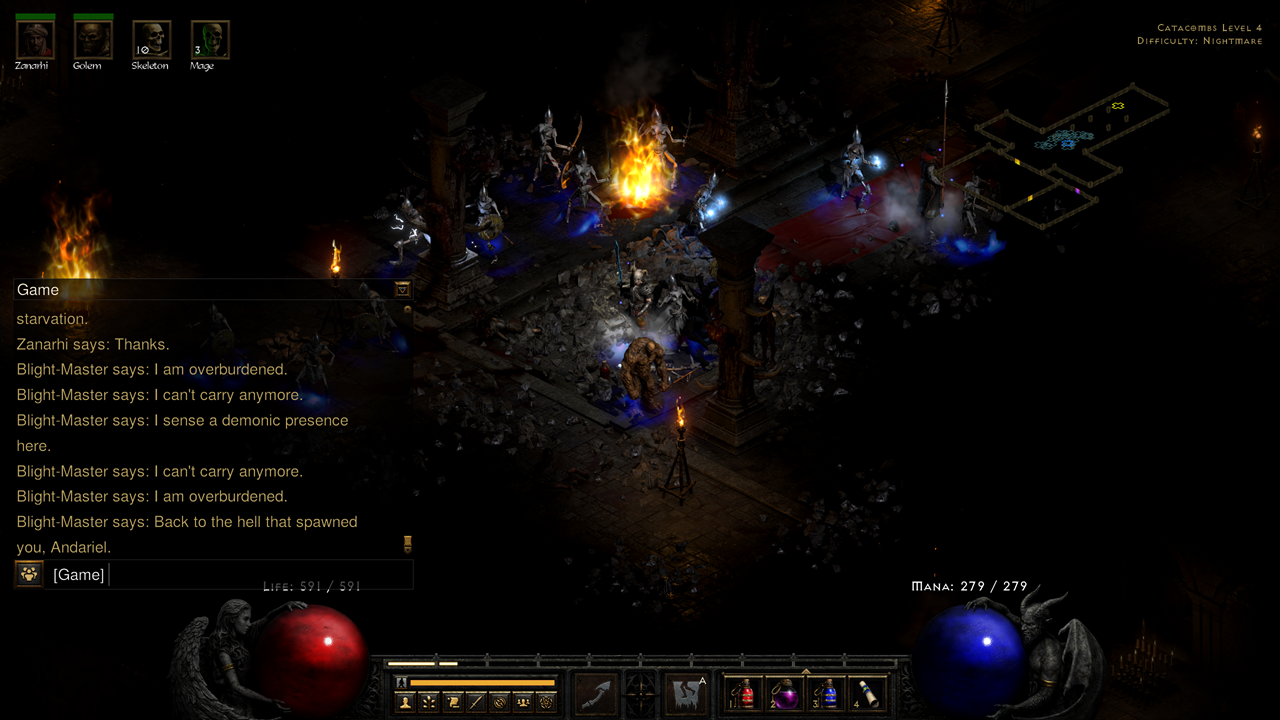This screenshot has height=720, width=1280.
Task: Open the pentagram game menu icon
Action: click(545, 702)
